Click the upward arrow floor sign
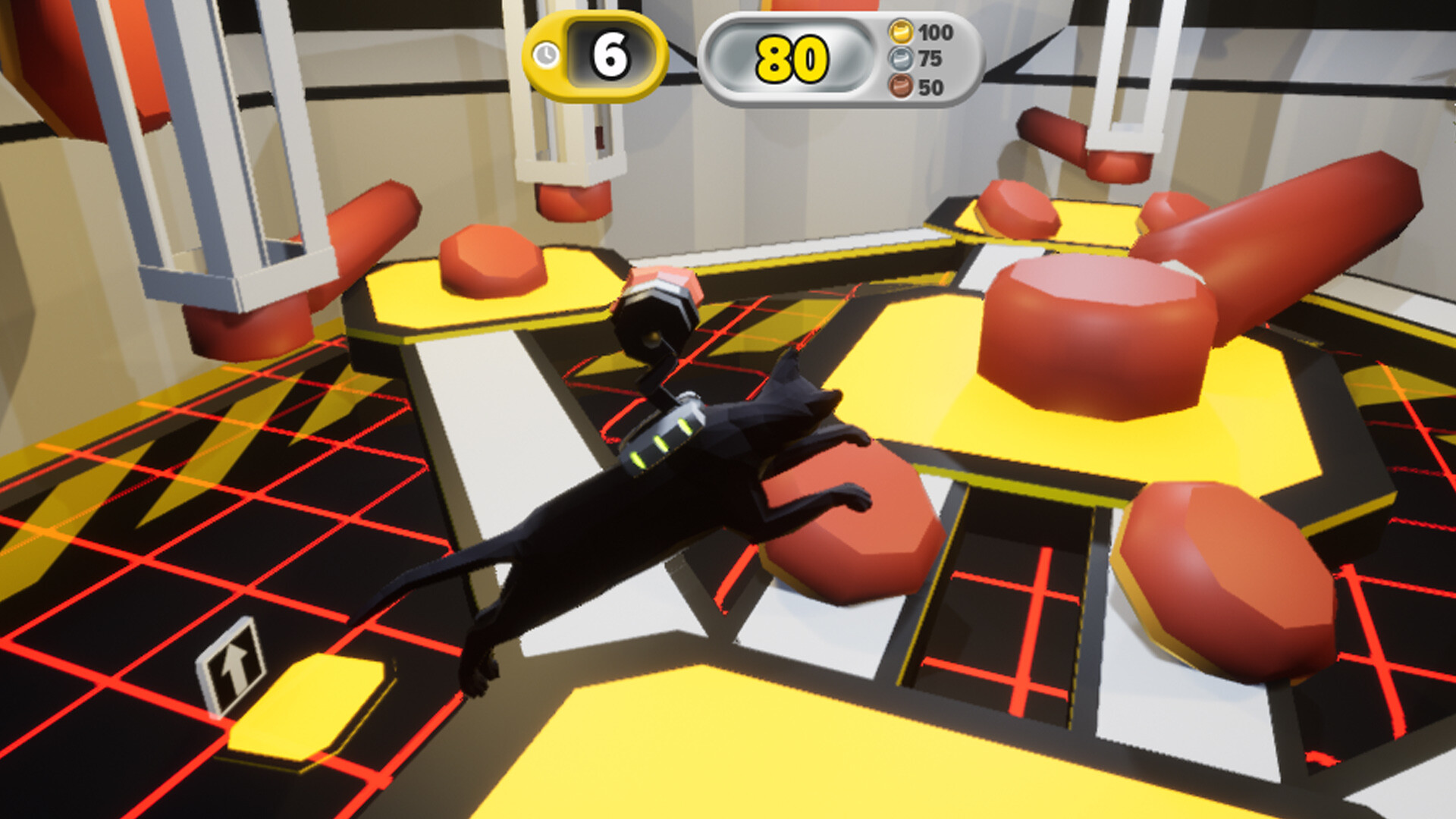Image resolution: width=1456 pixels, height=819 pixels. [x=233, y=666]
